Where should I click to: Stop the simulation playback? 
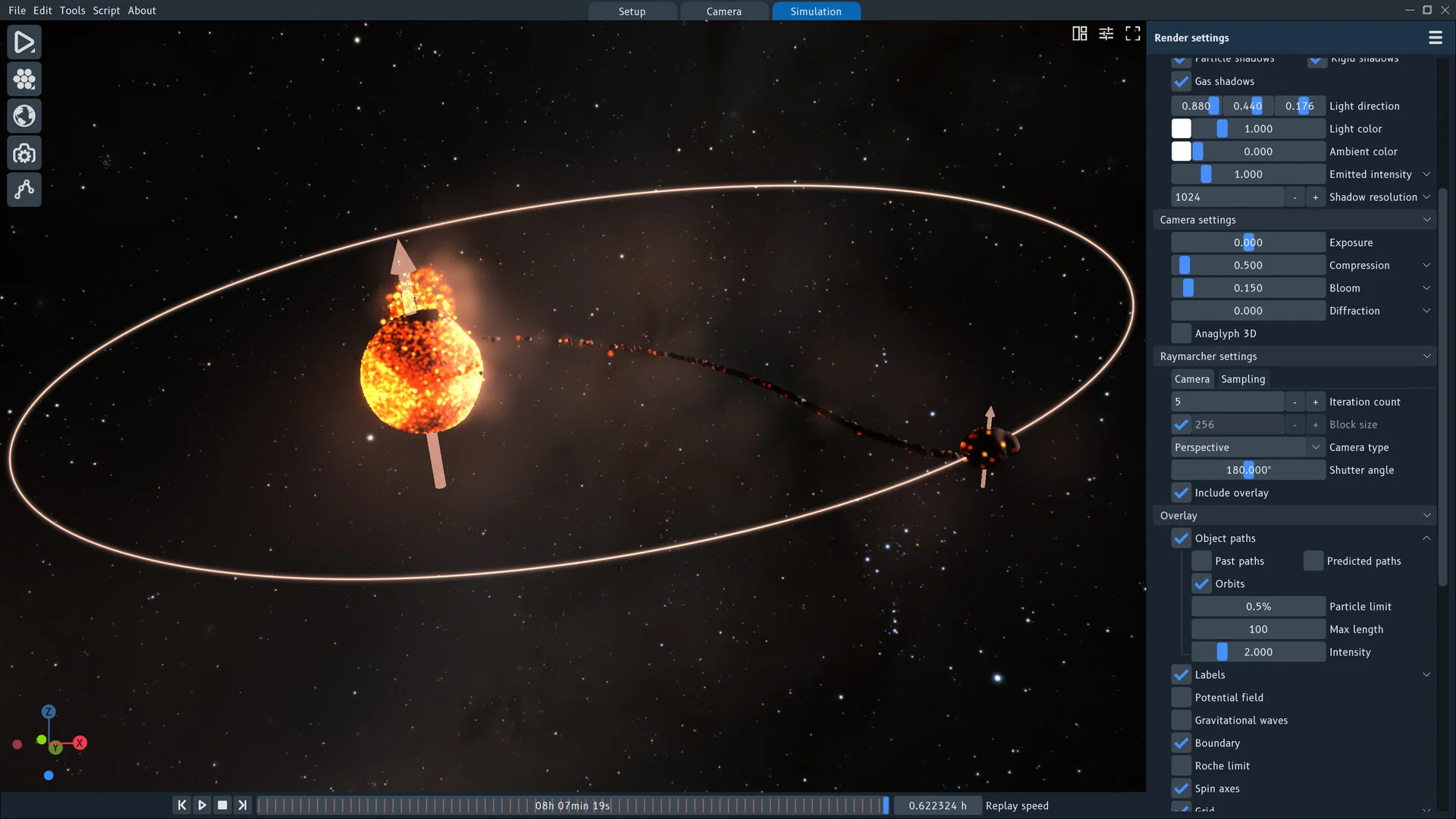[x=222, y=805]
